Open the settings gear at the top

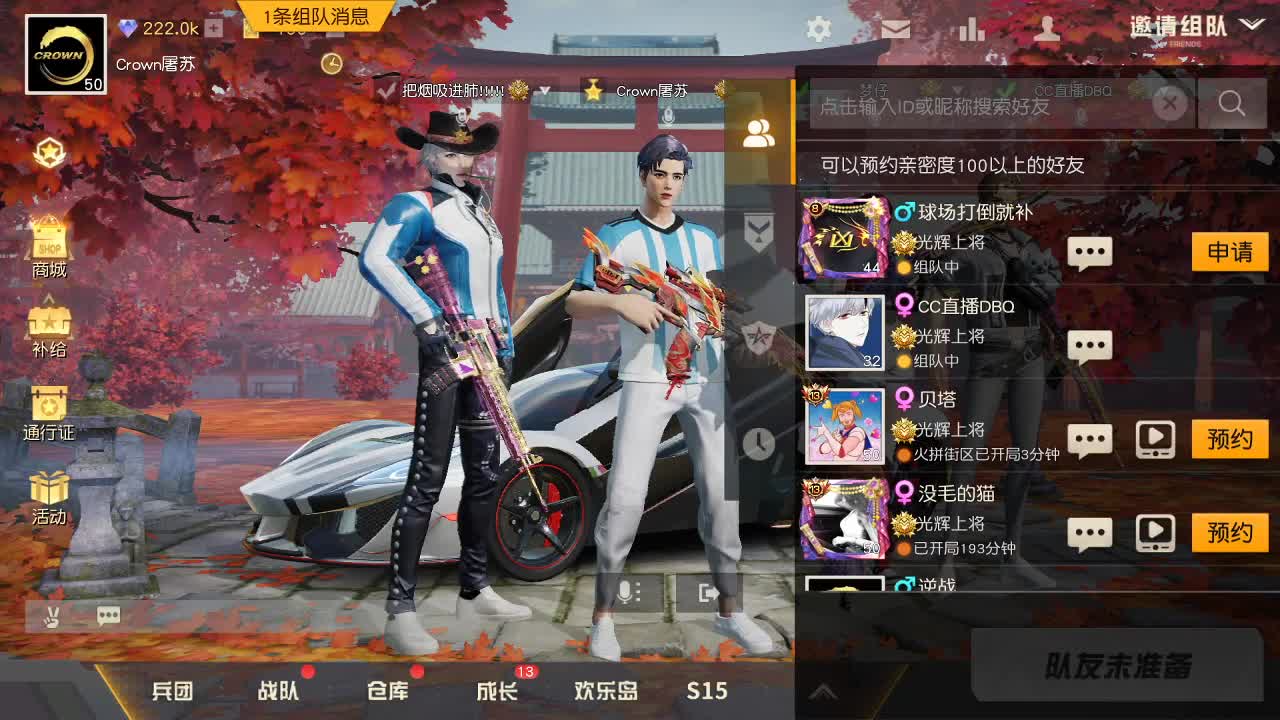[818, 30]
